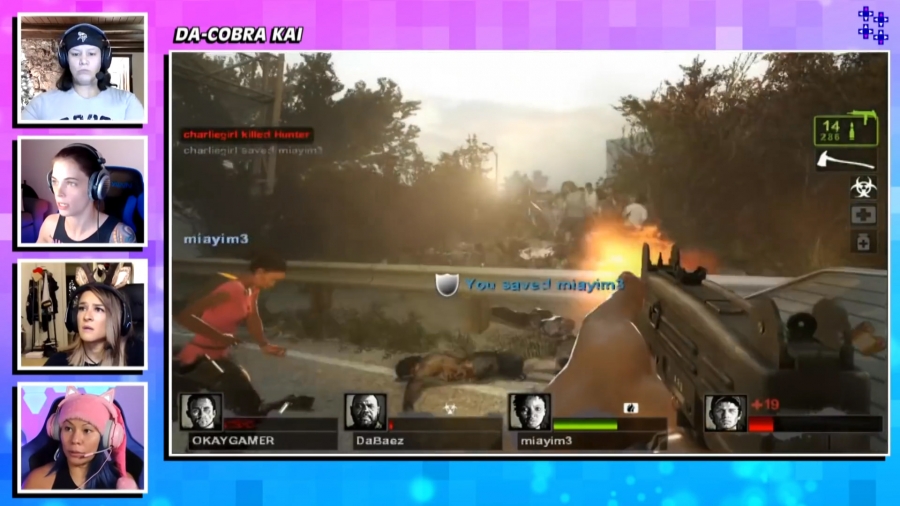The image size is (900, 506).
Task: Select the pain pills bottle slot
Action: (863, 241)
